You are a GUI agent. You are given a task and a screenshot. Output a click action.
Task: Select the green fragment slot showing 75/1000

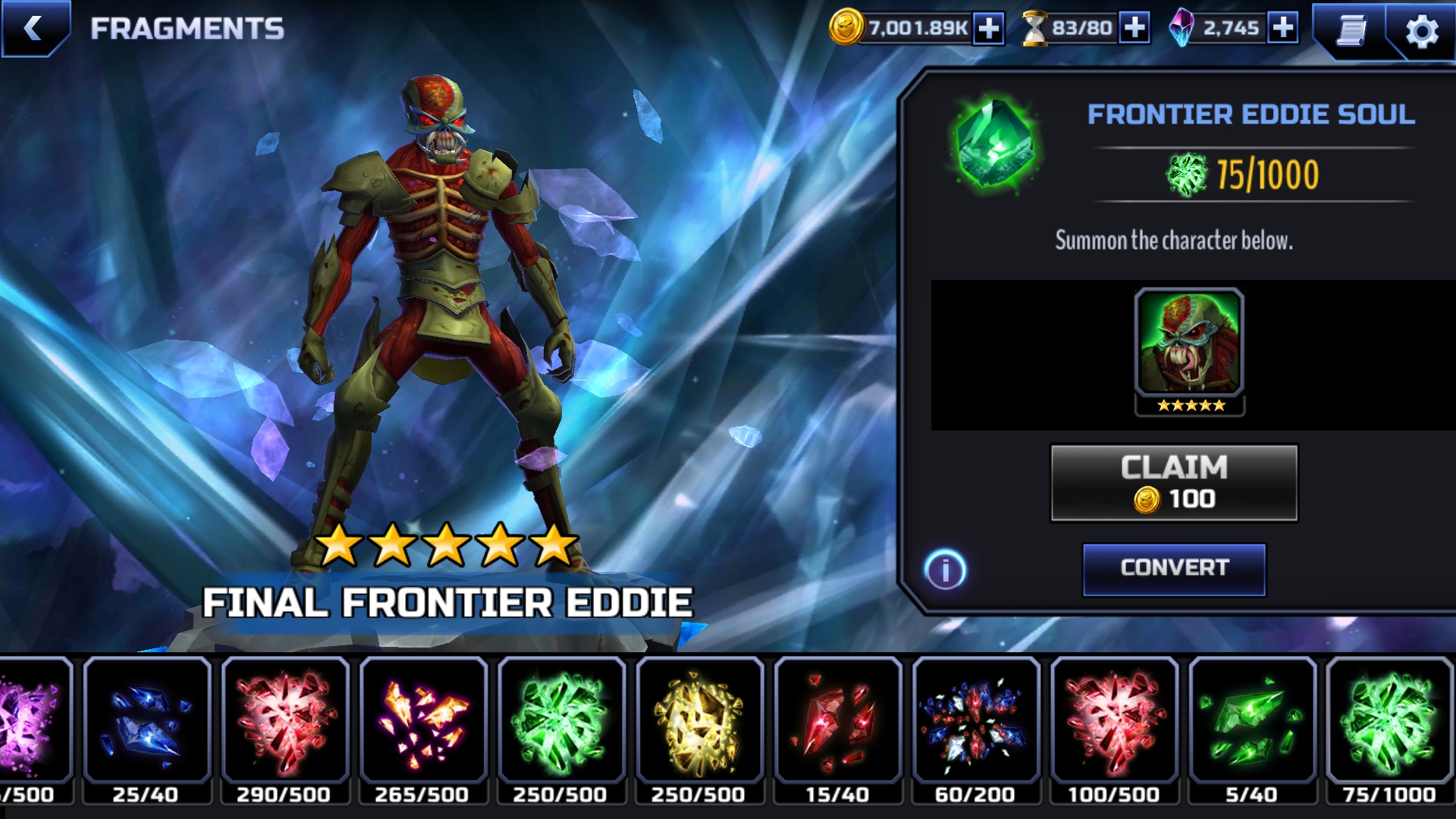point(1390,728)
